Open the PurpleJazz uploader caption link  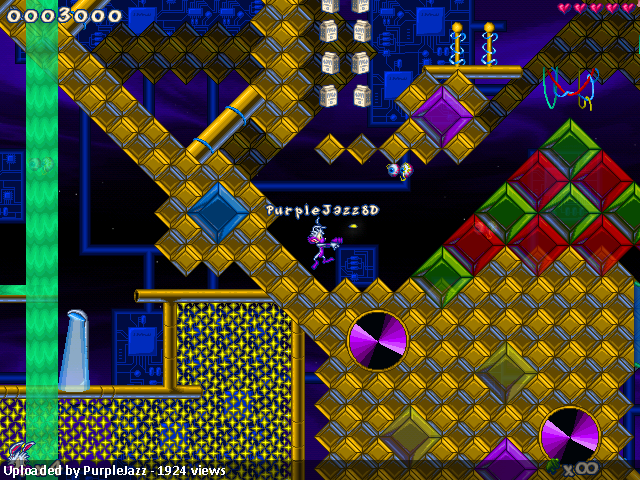115,470
